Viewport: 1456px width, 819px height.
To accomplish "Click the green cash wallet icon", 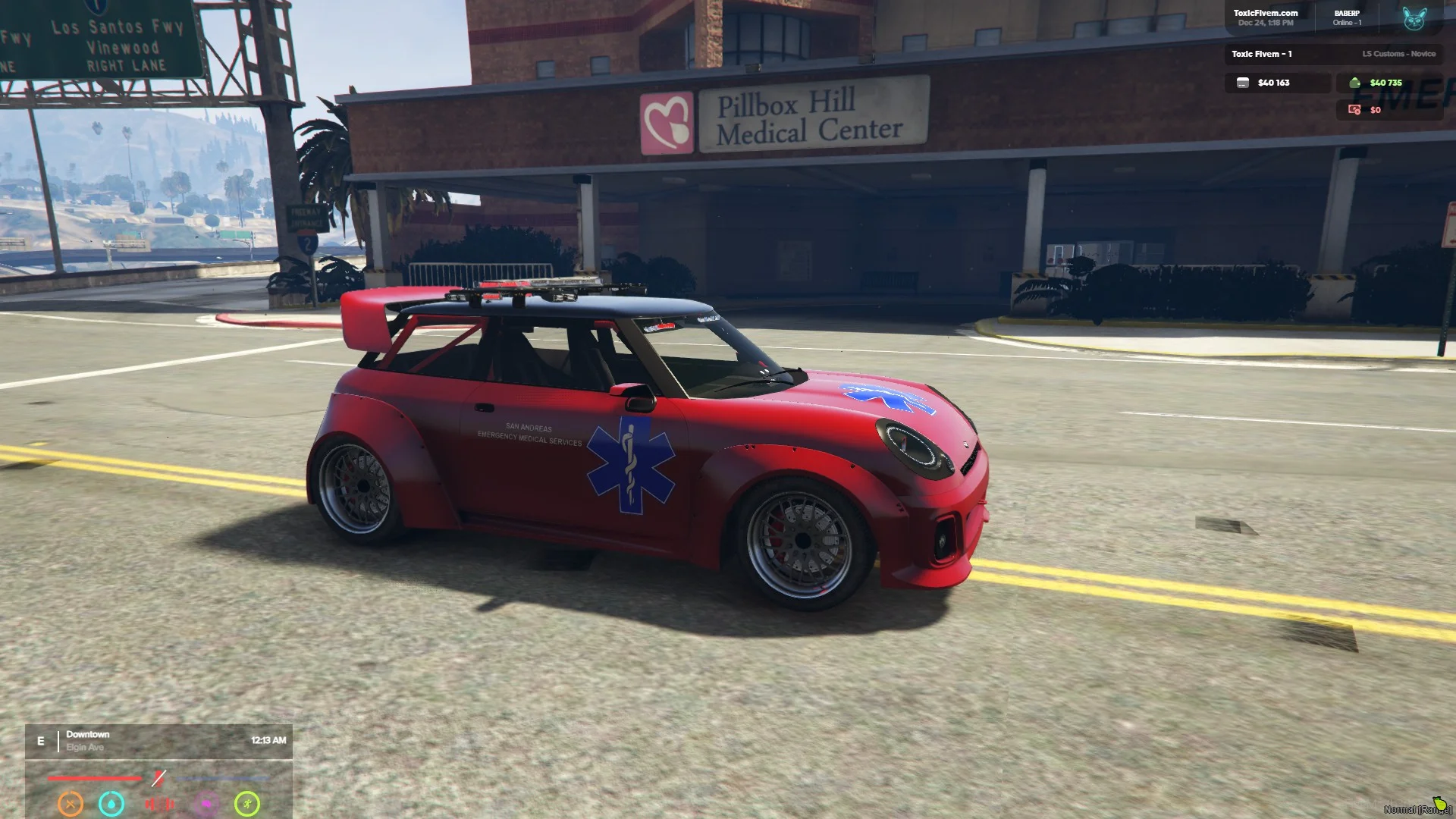I will tap(1355, 83).
